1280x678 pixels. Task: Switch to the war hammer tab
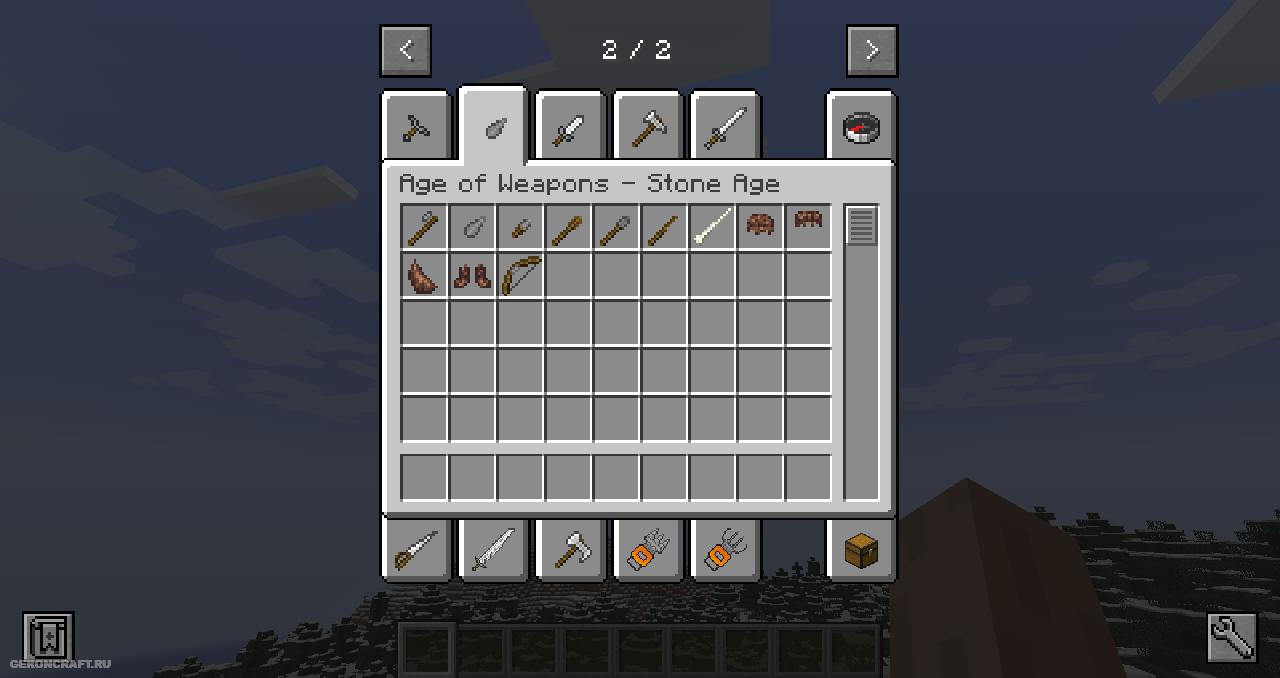click(x=648, y=127)
